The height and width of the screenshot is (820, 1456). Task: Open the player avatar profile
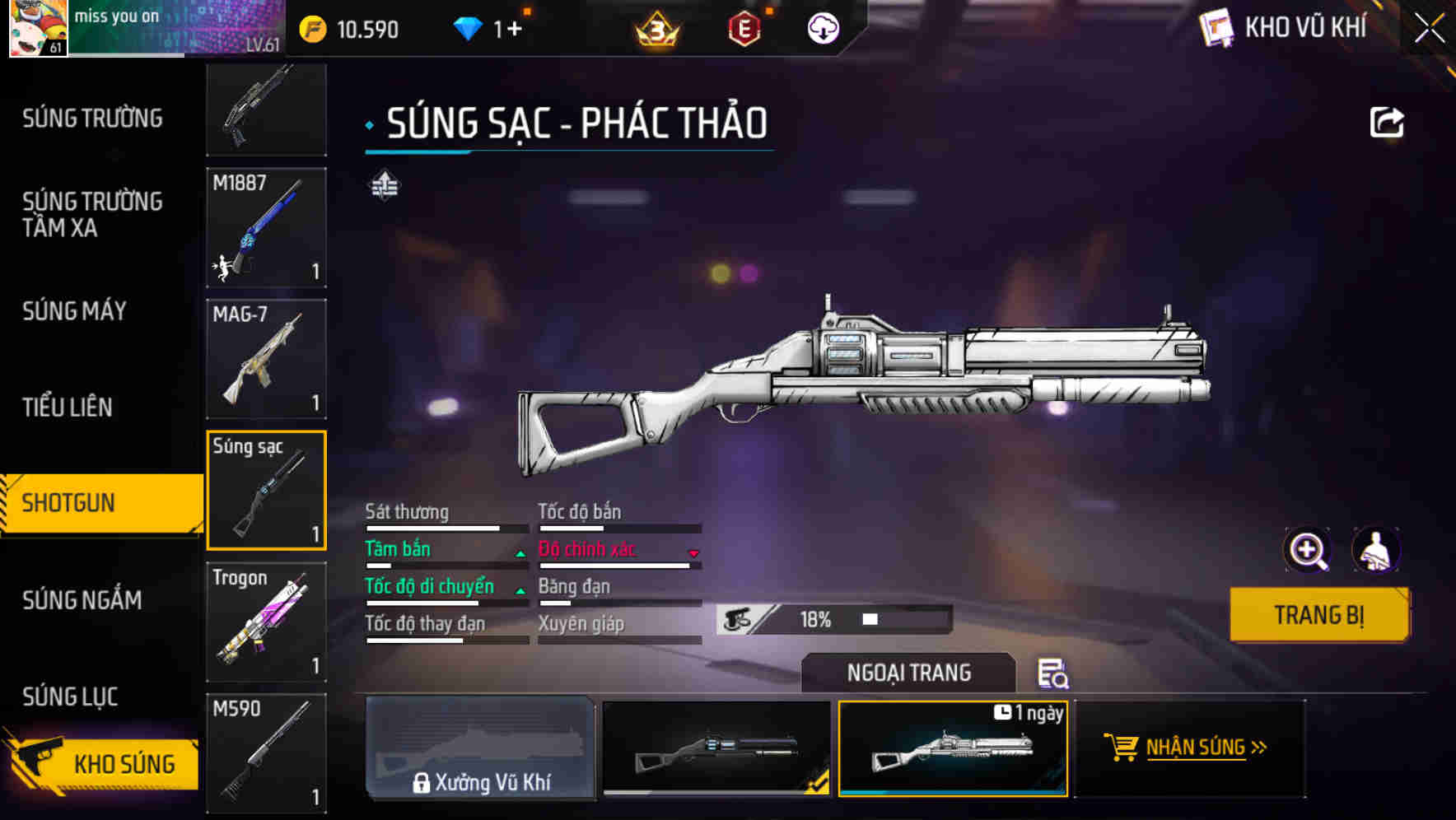point(38,27)
